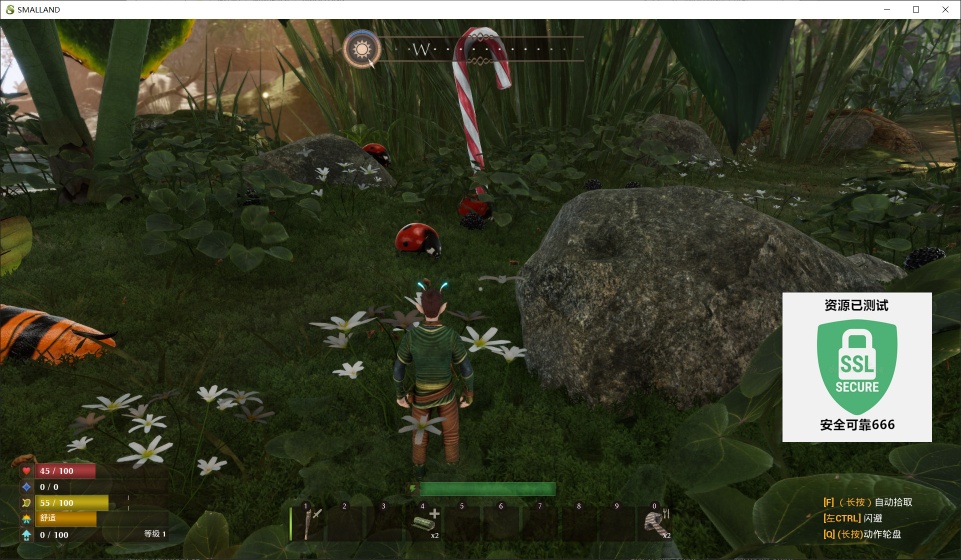
Task: Choose the candy cane piece in slot 0
Action: click(x=655, y=522)
